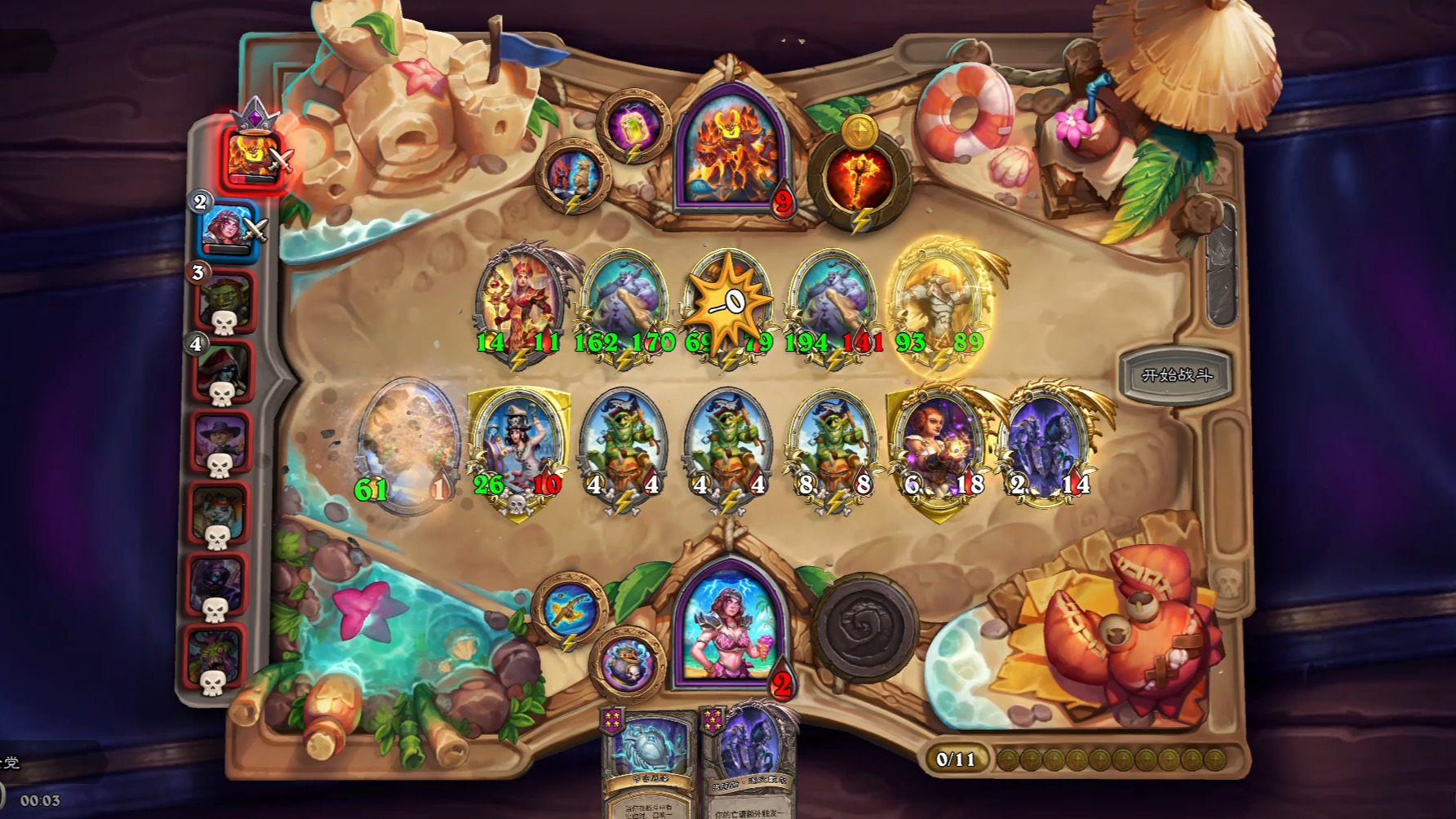Image resolution: width=1456 pixels, height=819 pixels.
Task: Select your 2/14 purple minion
Action: (x=1047, y=449)
